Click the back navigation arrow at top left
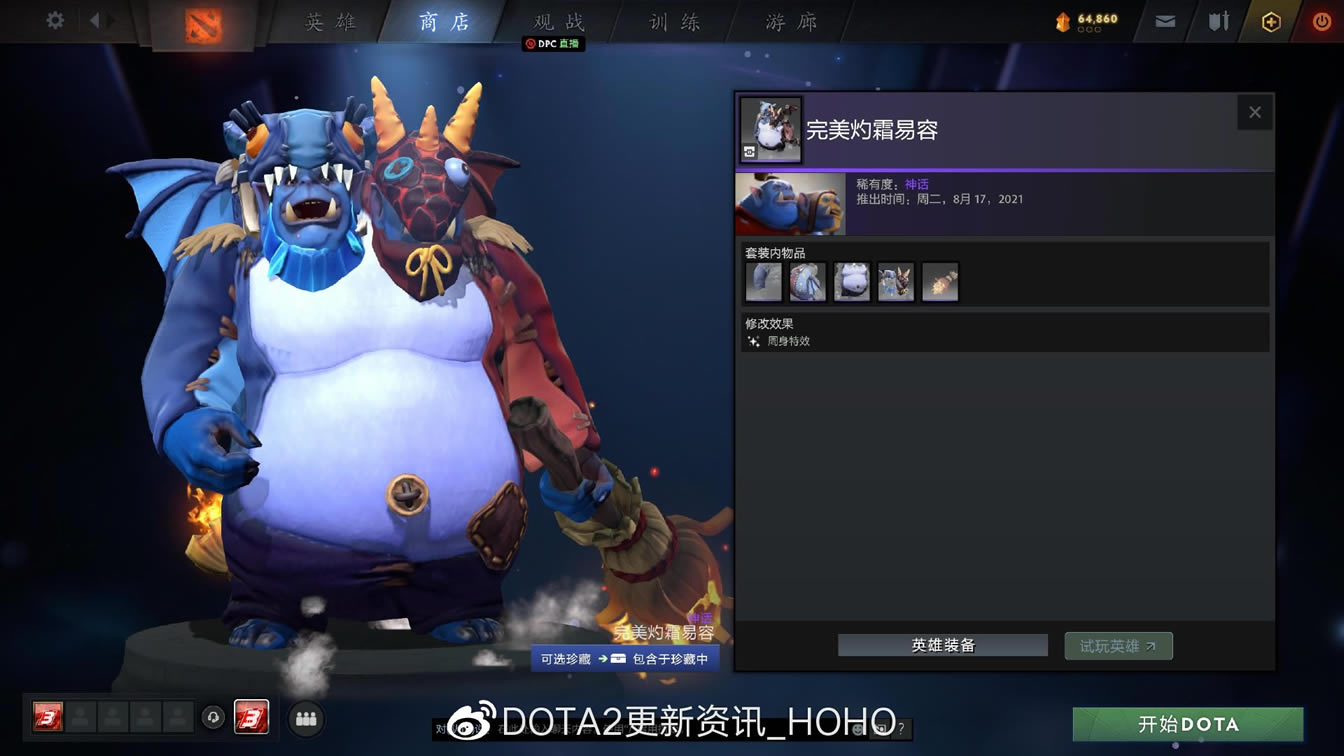The width and height of the screenshot is (1344, 756). [x=95, y=20]
